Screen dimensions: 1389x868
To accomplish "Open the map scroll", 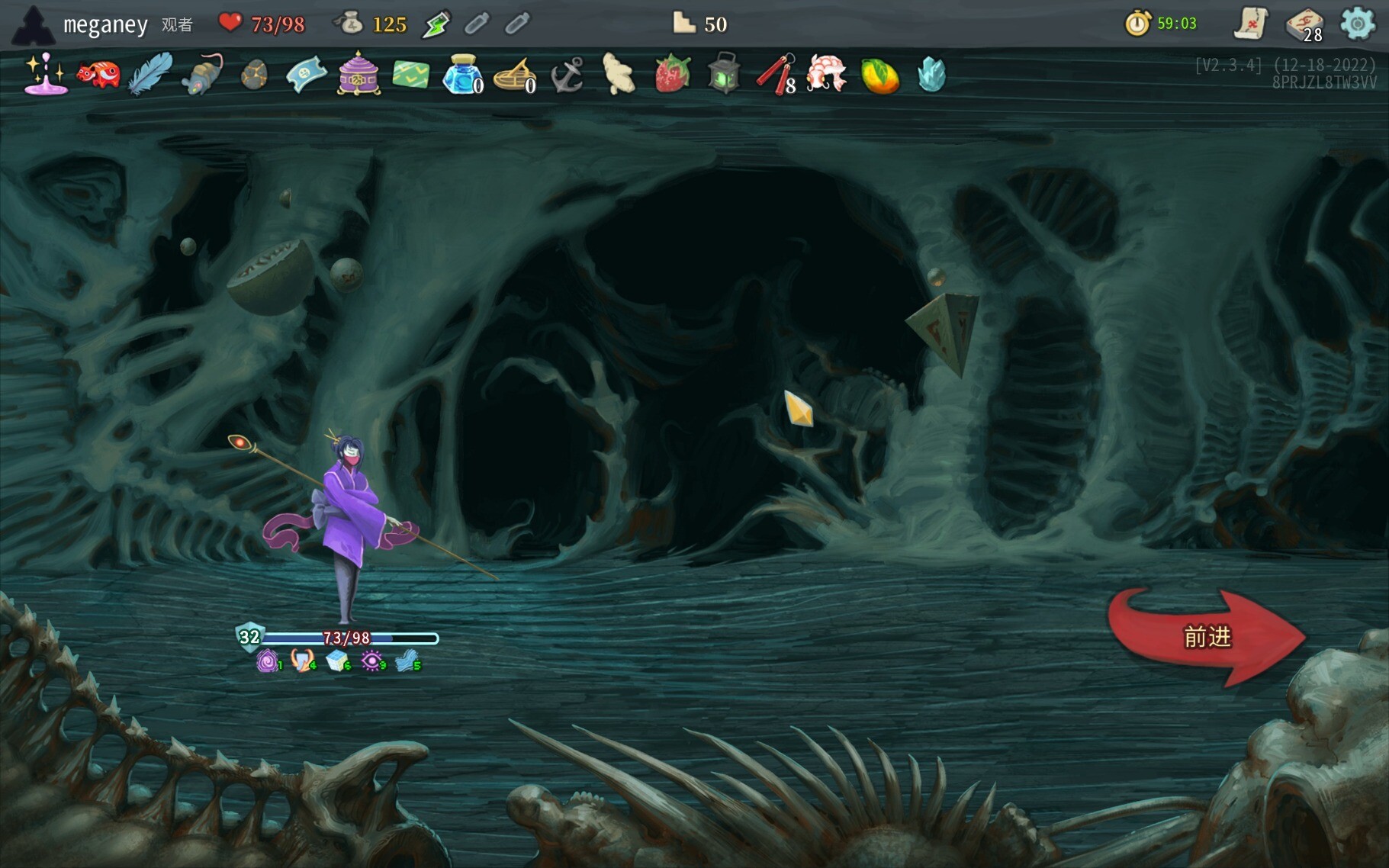I will pos(1251,24).
